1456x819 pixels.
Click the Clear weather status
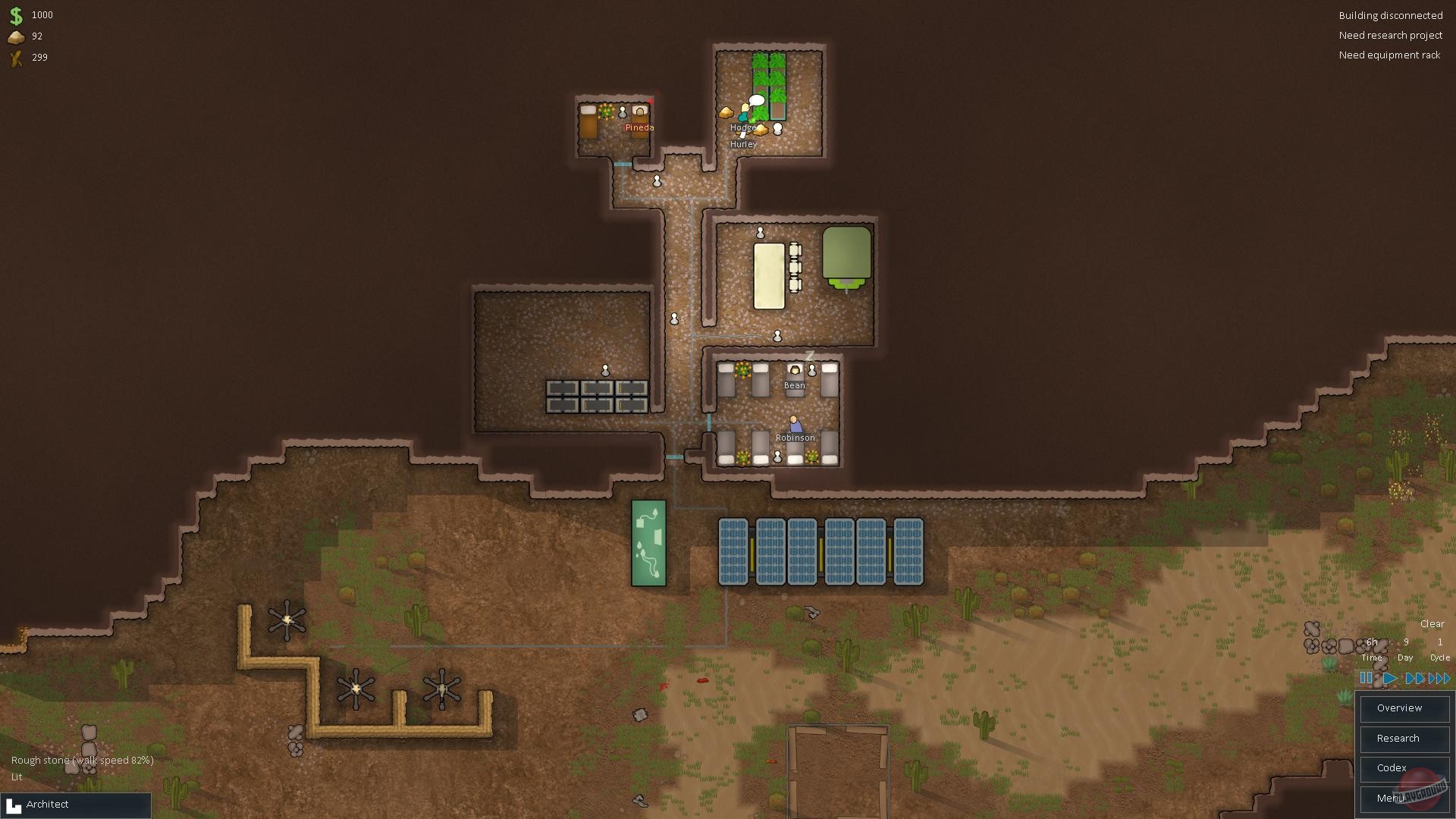1432,623
